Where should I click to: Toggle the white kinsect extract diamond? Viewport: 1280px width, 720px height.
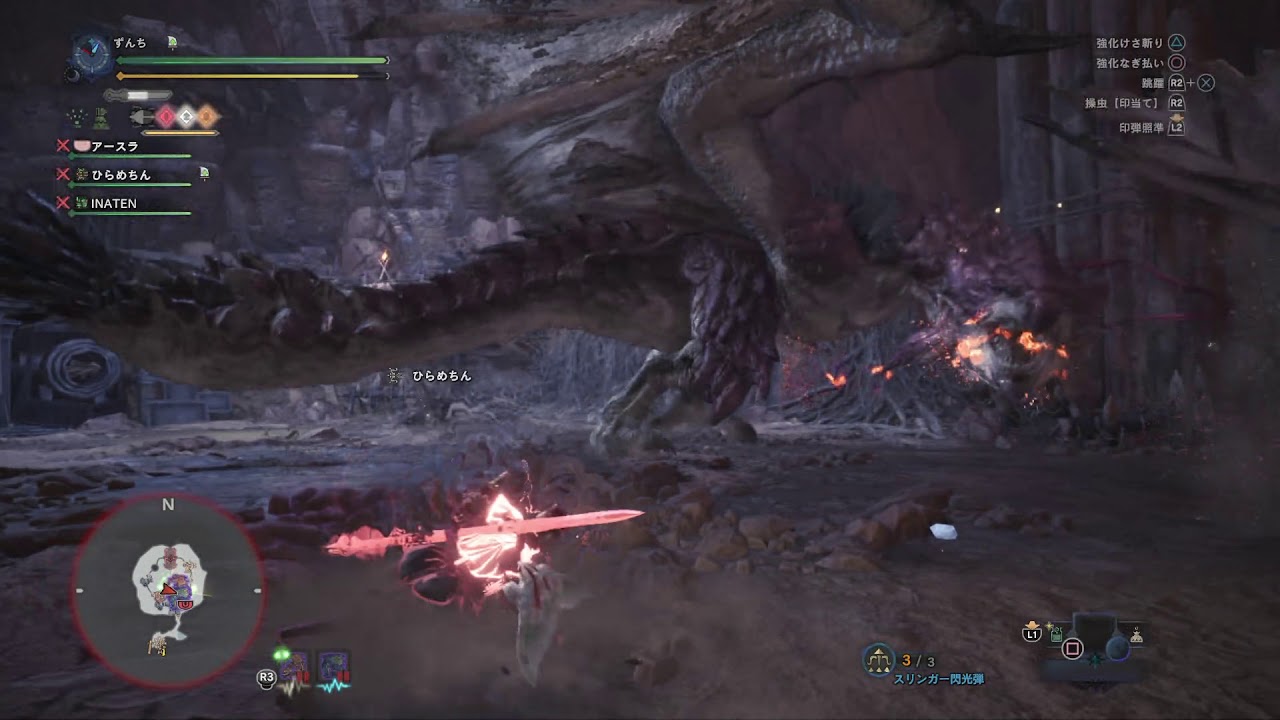pyautogui.click(x=187, y=114)
